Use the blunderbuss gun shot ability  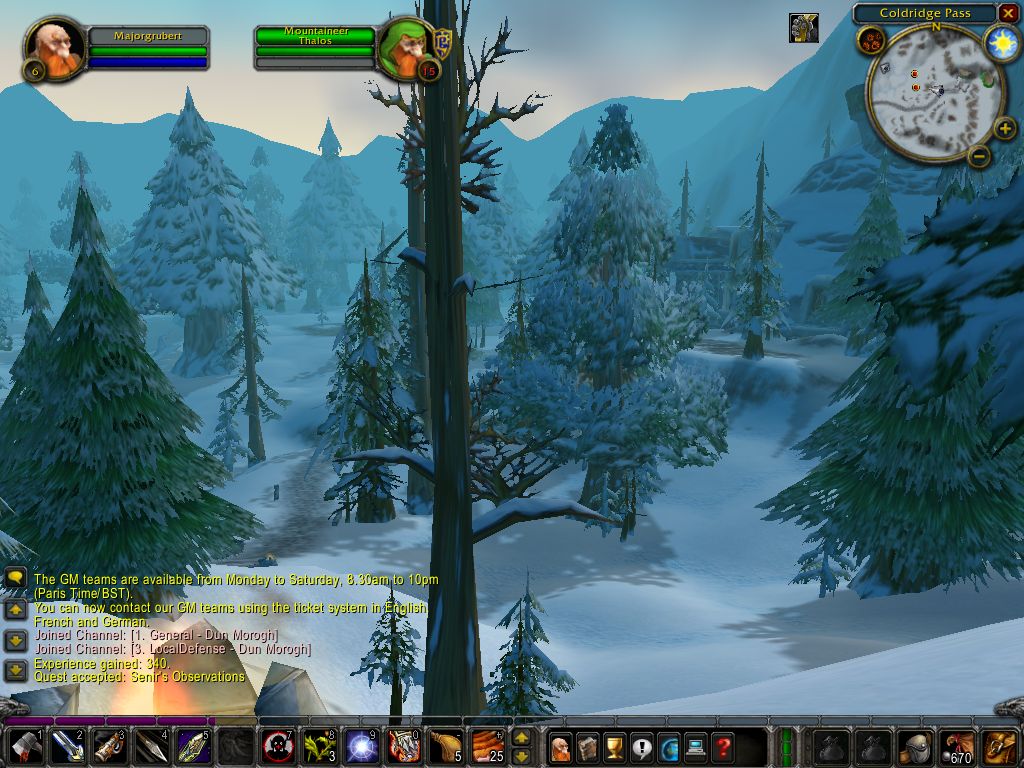click(x=108, y=746)
